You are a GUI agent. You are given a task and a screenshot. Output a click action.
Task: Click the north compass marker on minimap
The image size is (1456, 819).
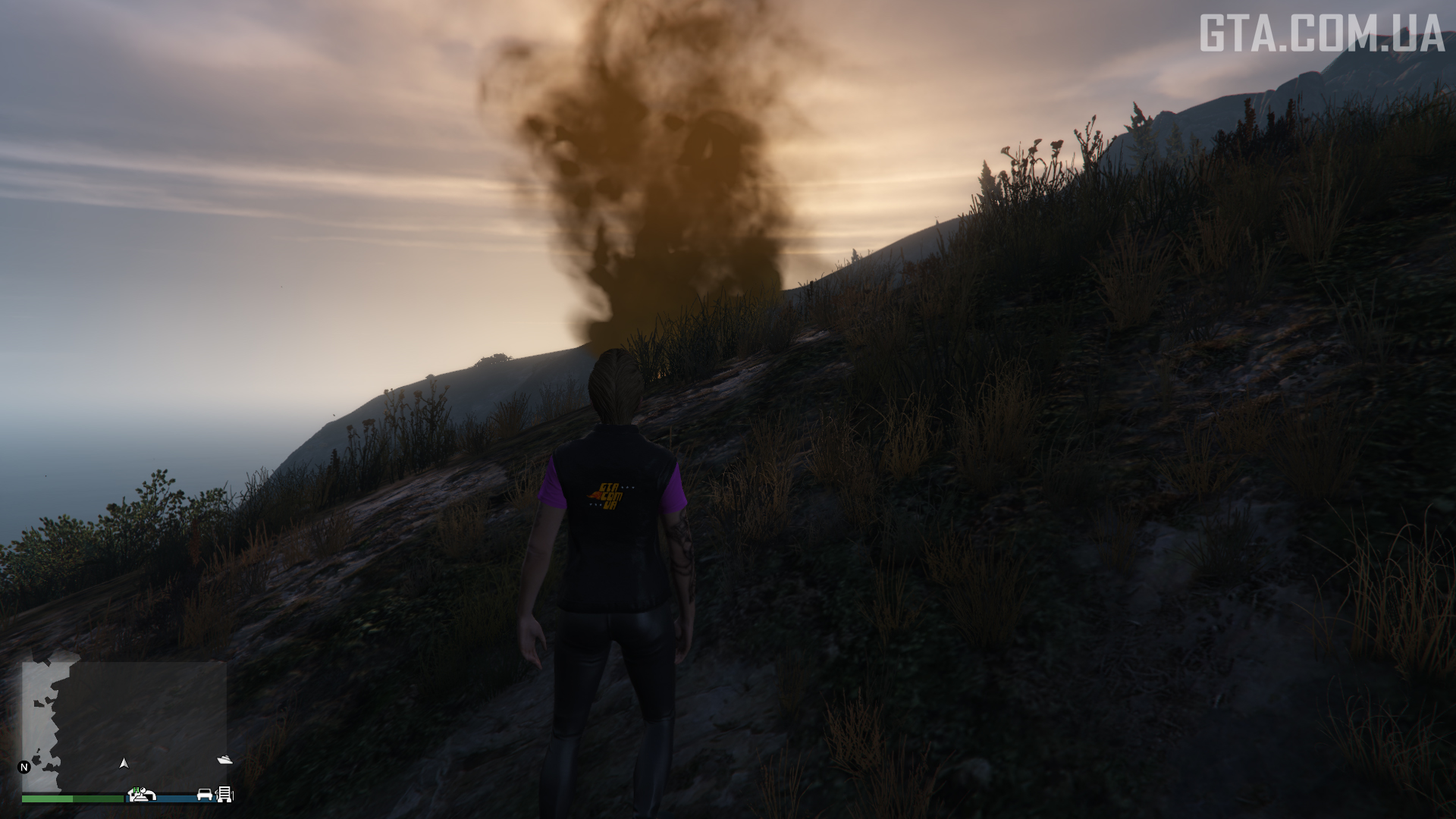(24, 767)
